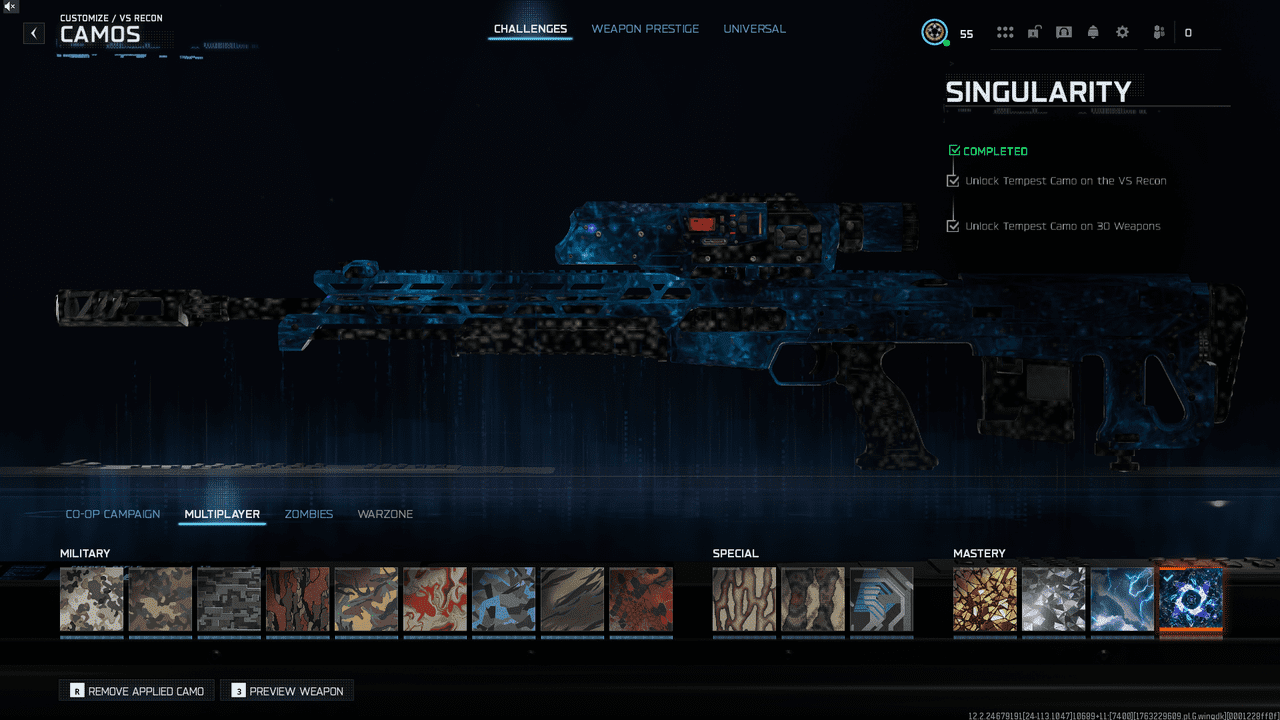Switch to the WEAPON PRESTIGE tab
This screenshot has height=720, width=1280.
point(645,28)
